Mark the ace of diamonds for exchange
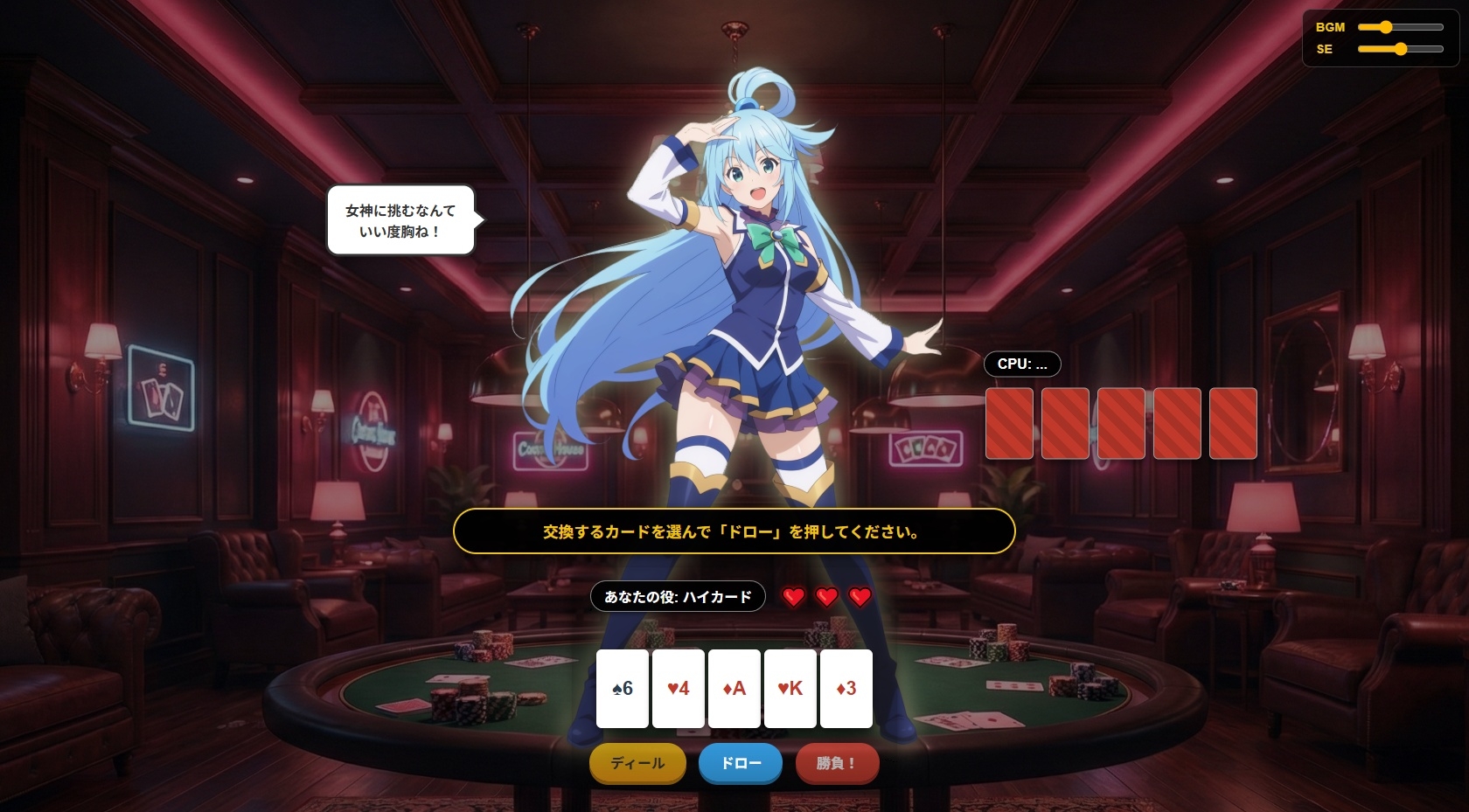The width and height of the screenshot is (1469, 812). [734, 689]
